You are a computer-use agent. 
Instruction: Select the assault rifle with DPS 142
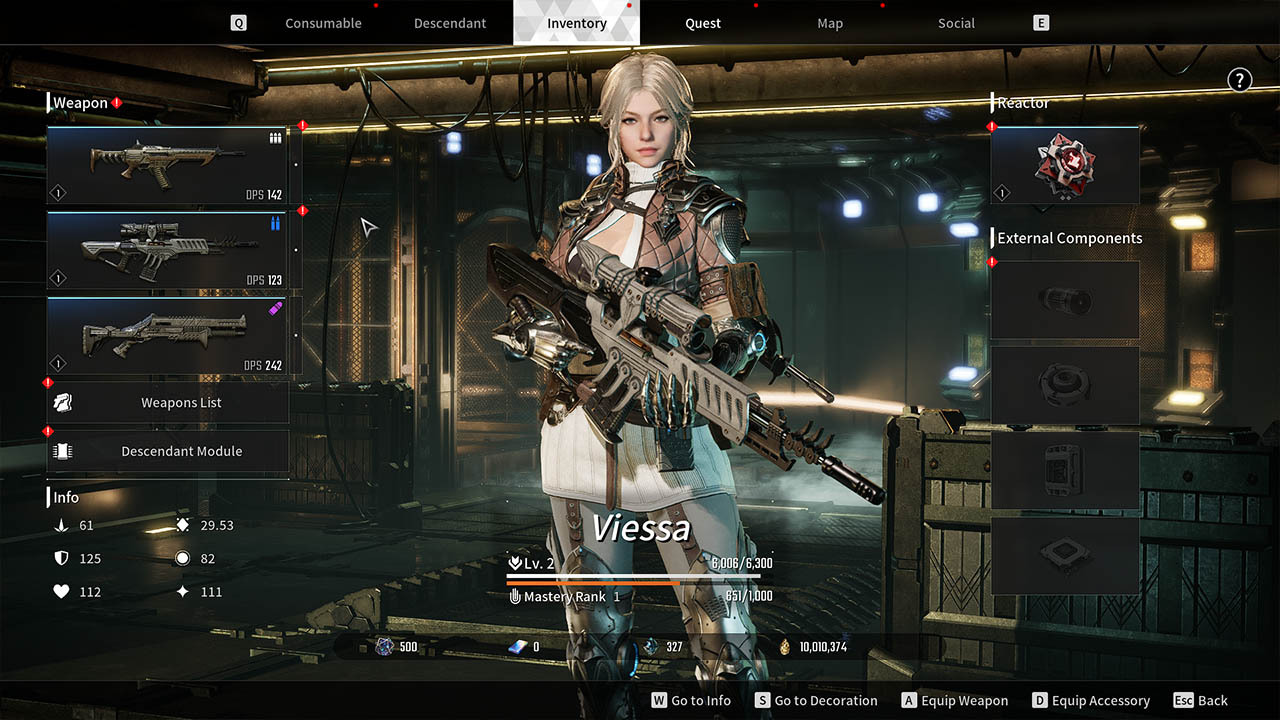(x=167, y=165)
